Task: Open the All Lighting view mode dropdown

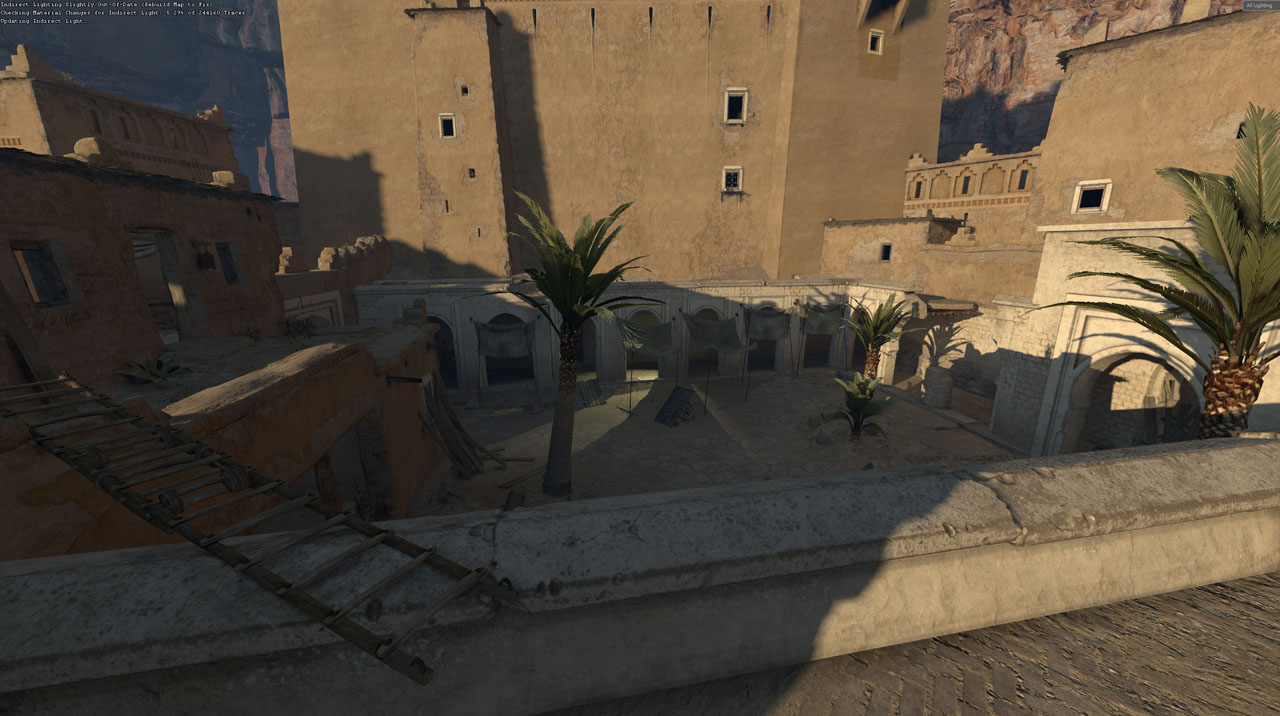Action: coord(1259,6)
